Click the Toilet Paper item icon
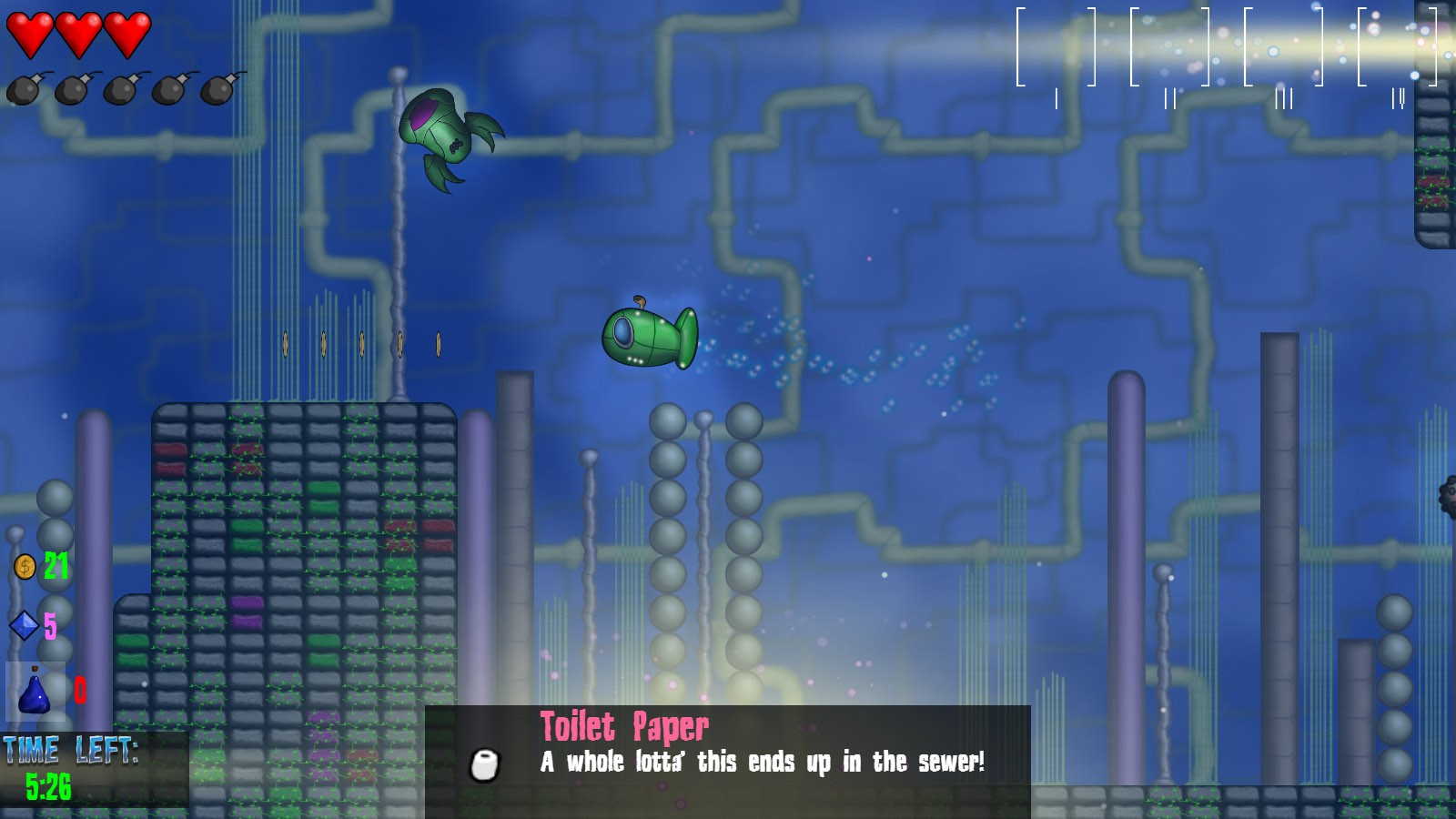The height and width of the screenshot is (819, 1456). (485, 764)
